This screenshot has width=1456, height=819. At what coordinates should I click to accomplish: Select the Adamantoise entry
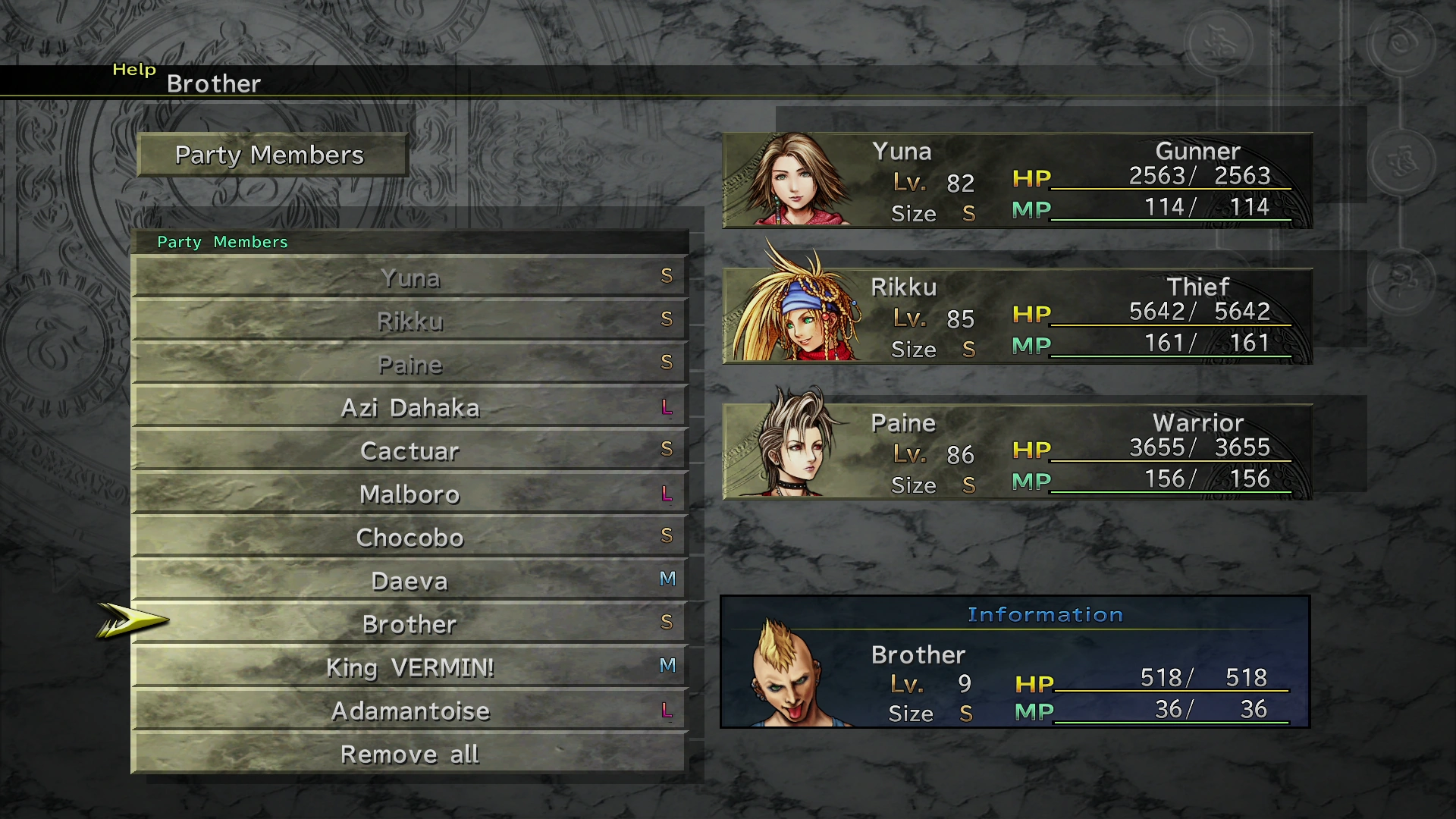coord(409,710)
